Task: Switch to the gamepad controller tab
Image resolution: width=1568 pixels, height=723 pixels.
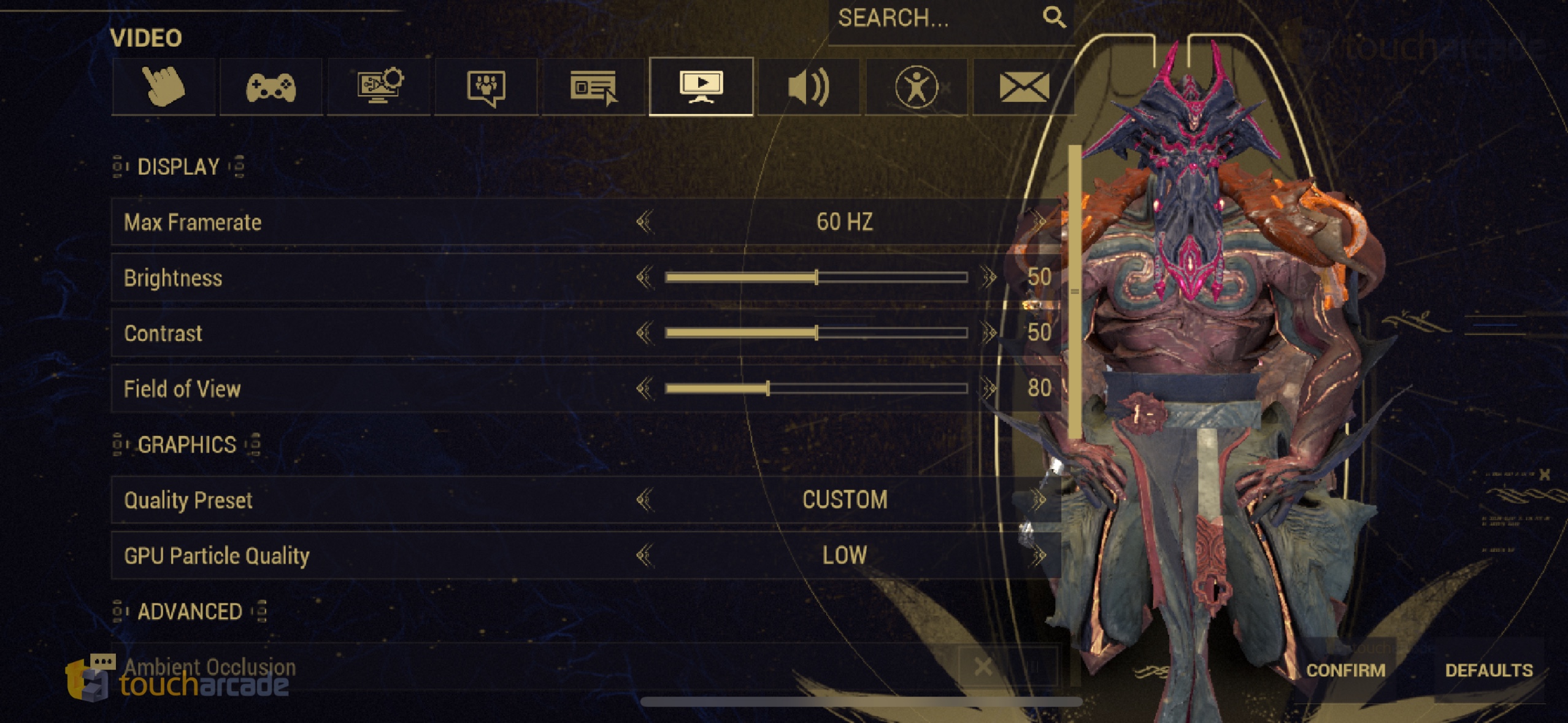Action: [271, 86]
